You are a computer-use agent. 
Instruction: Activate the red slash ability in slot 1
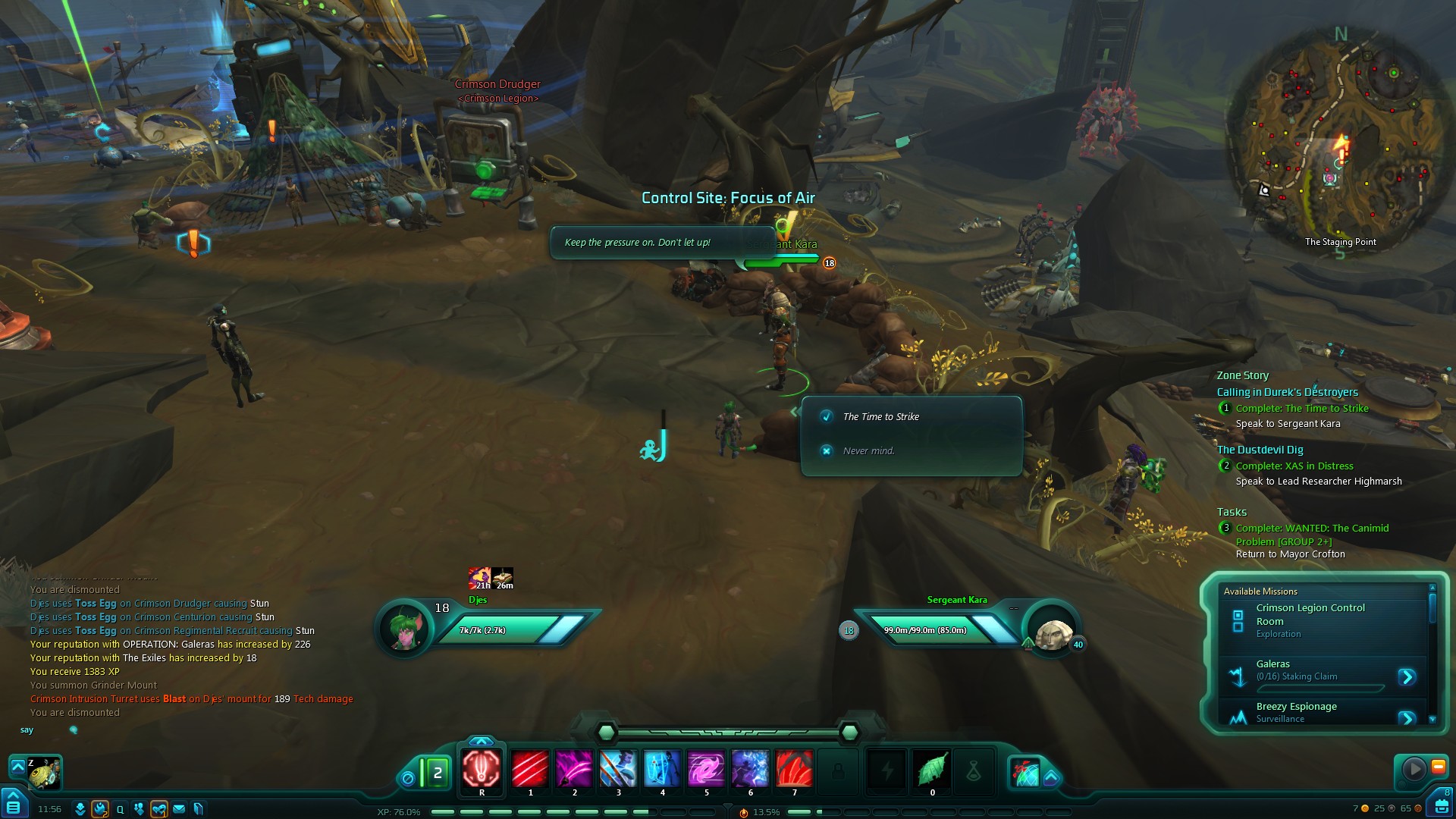tap(530, 768)
